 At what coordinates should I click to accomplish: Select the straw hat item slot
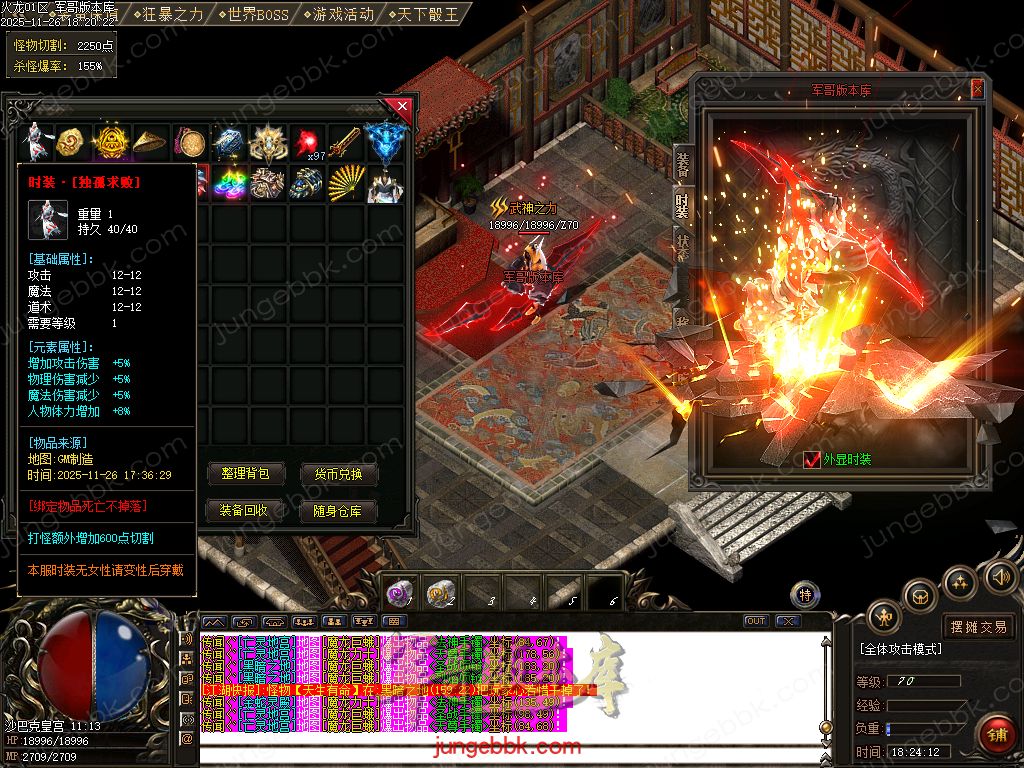pyautogui.click(x=150, y=142)
